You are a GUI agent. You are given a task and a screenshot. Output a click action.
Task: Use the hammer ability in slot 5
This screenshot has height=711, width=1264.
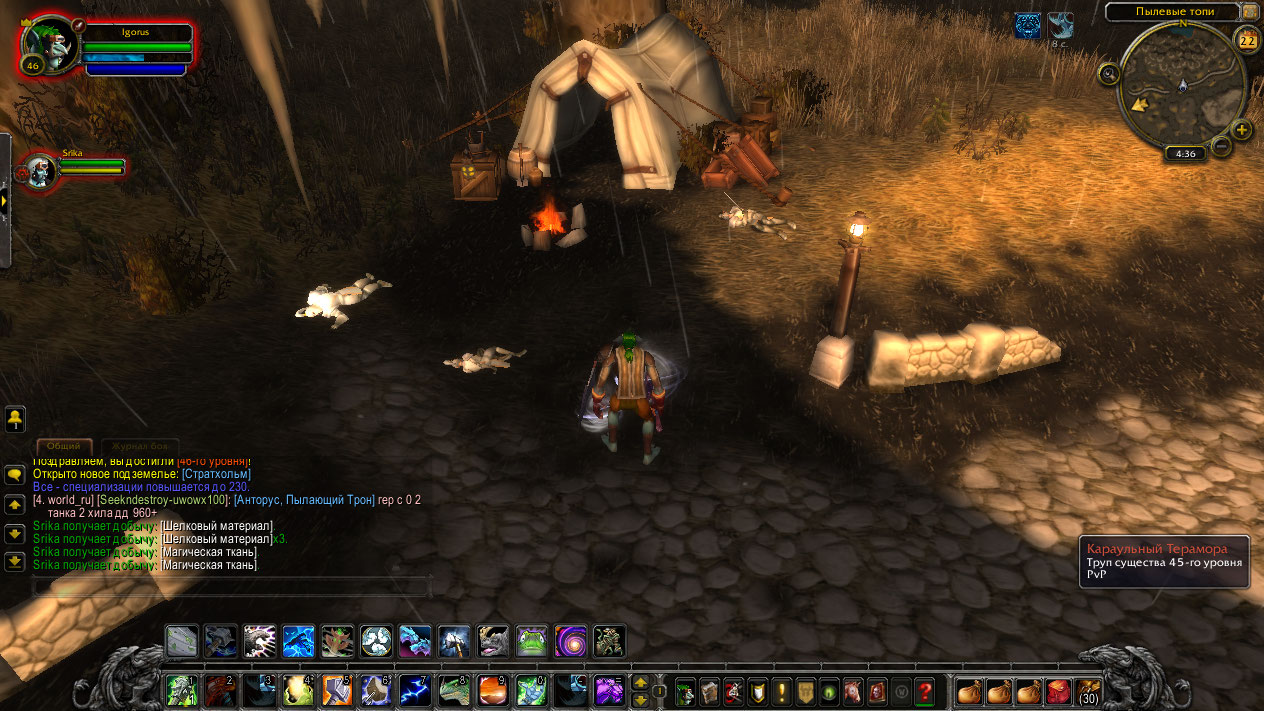[337, 689]
